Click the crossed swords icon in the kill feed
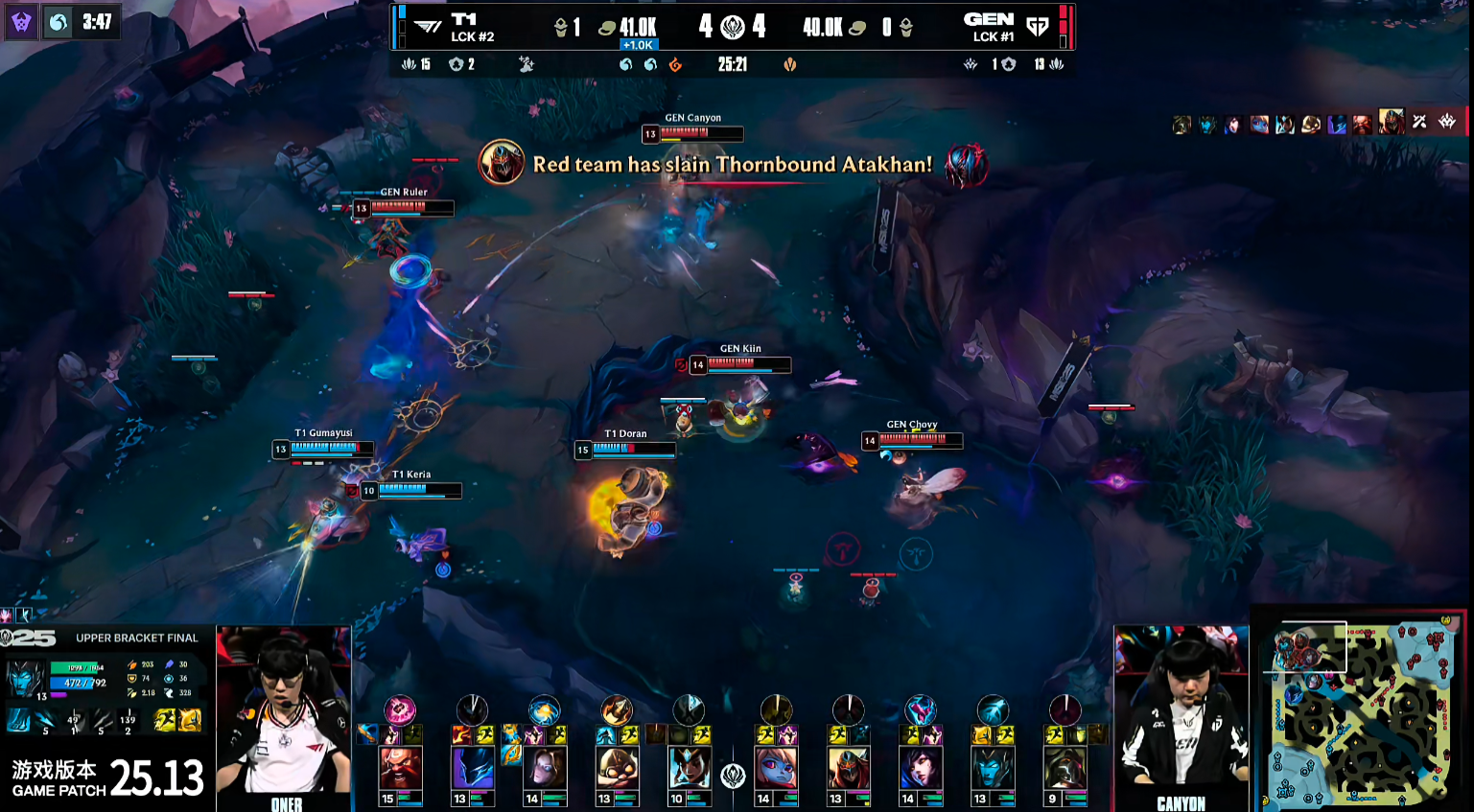1474x812 pixels. tap(1419, 122)
